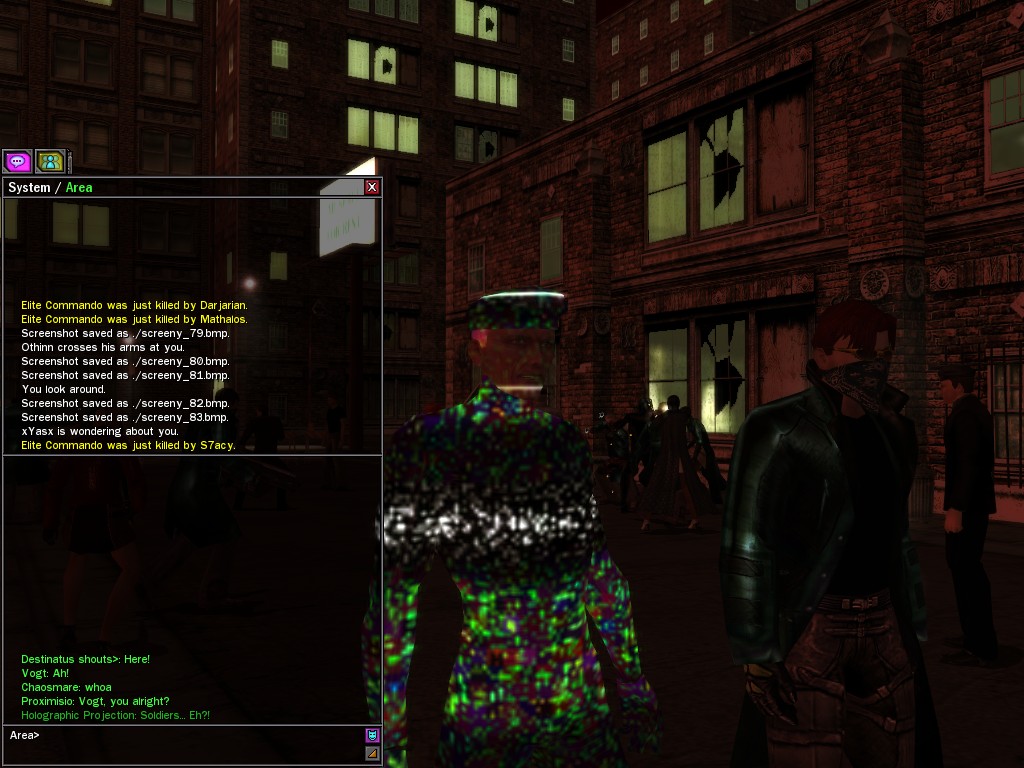Click the chat window resize corner
The width and height of the screenshot is (1024, 768).
pos(373,753)
